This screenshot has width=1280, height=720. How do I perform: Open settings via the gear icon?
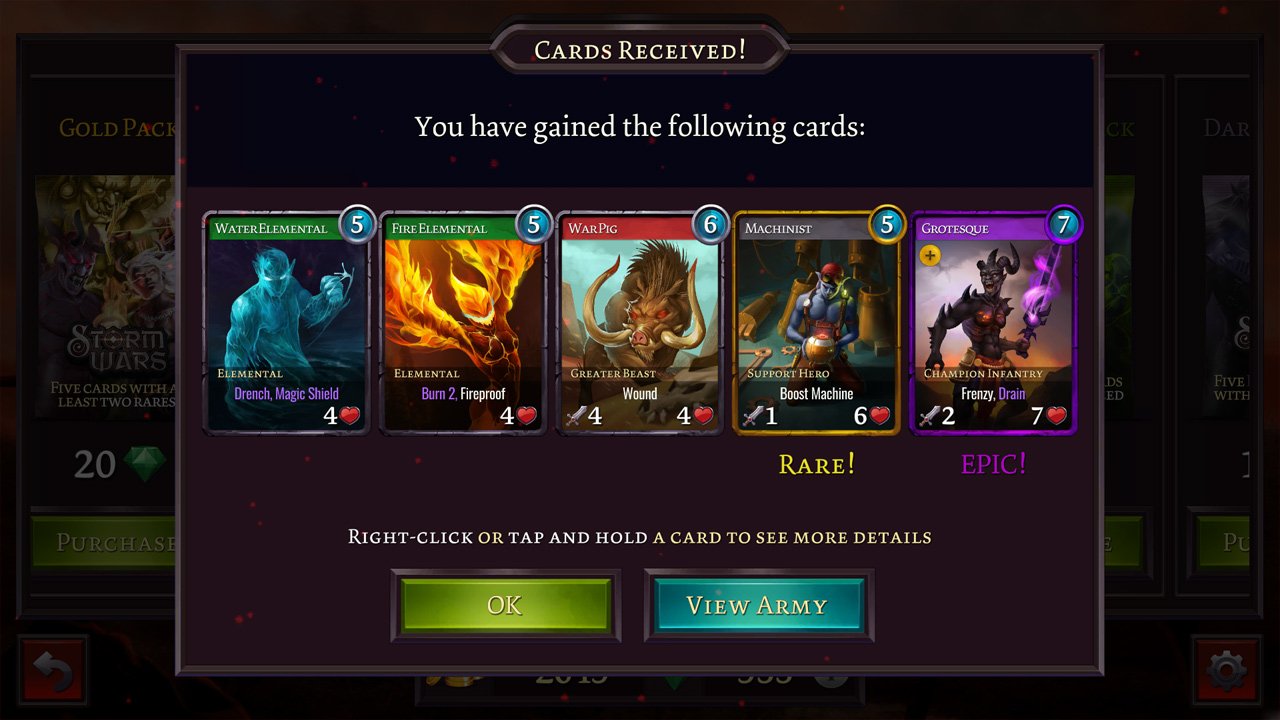pyautogui.click(x=1226, y=670)
